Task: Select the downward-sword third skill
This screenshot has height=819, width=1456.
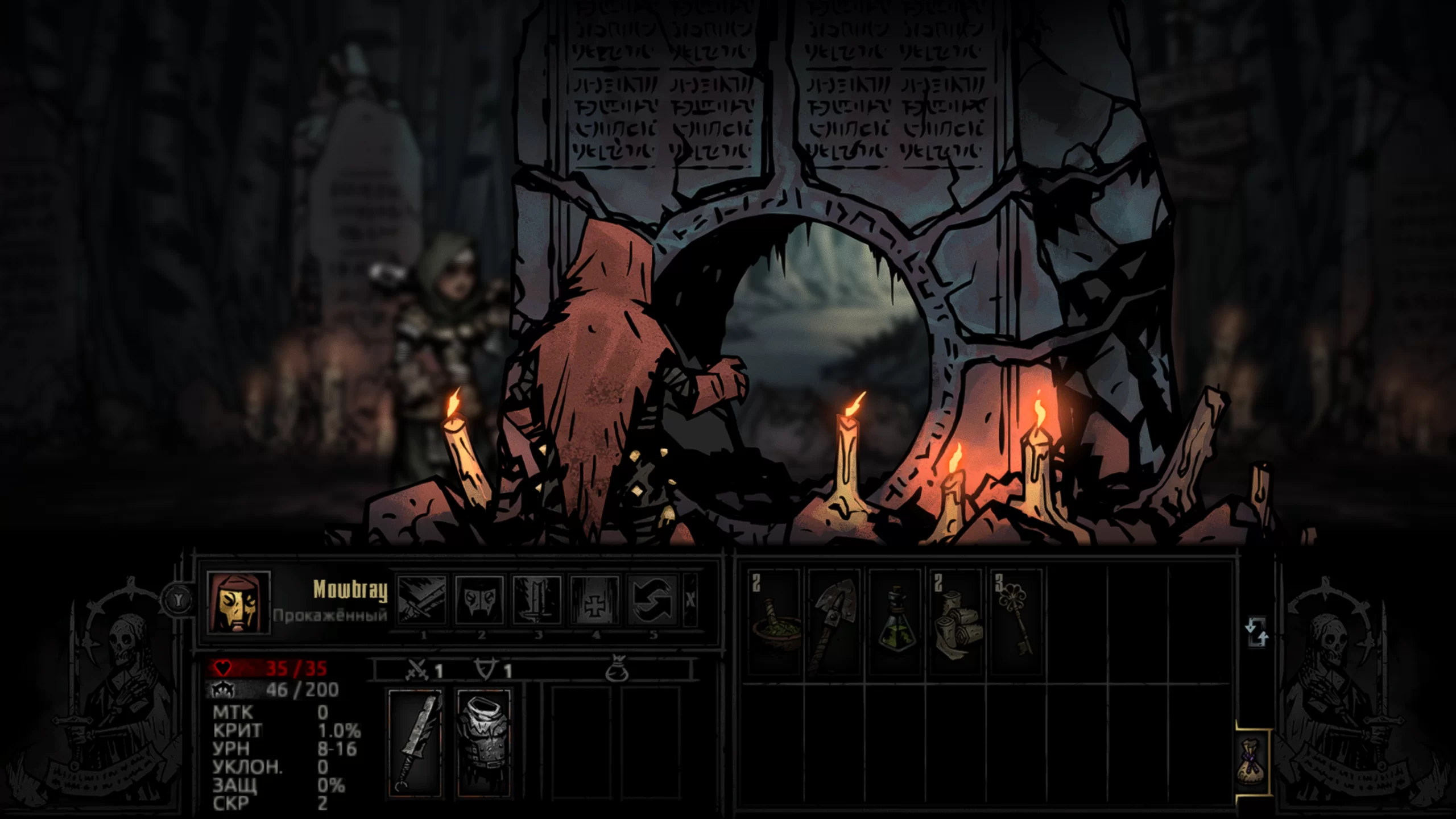Action: pyautogui.click(x=537, y=601)
